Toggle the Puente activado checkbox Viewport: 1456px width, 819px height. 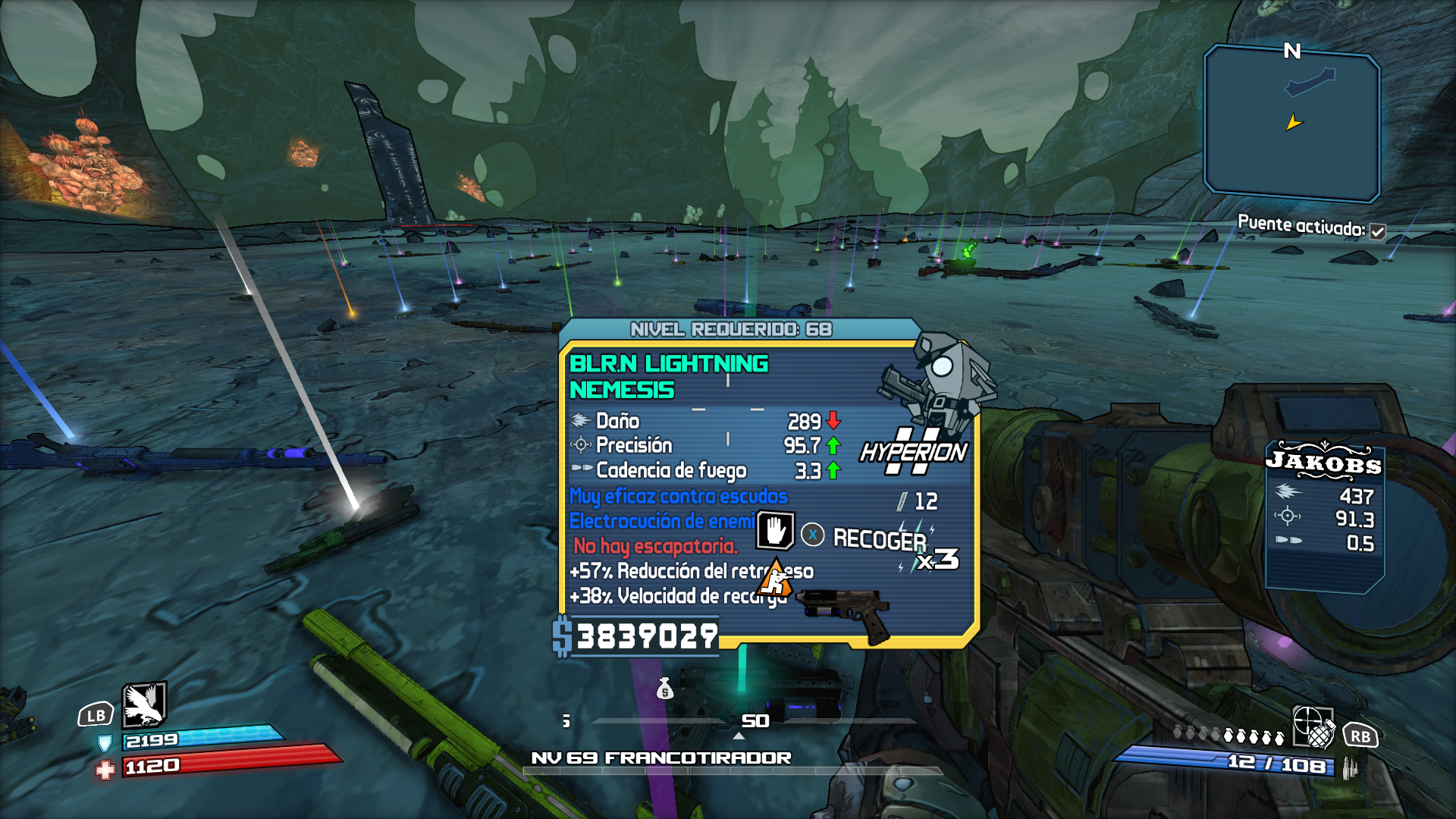pyautogui.click(x=1377, y=232)
